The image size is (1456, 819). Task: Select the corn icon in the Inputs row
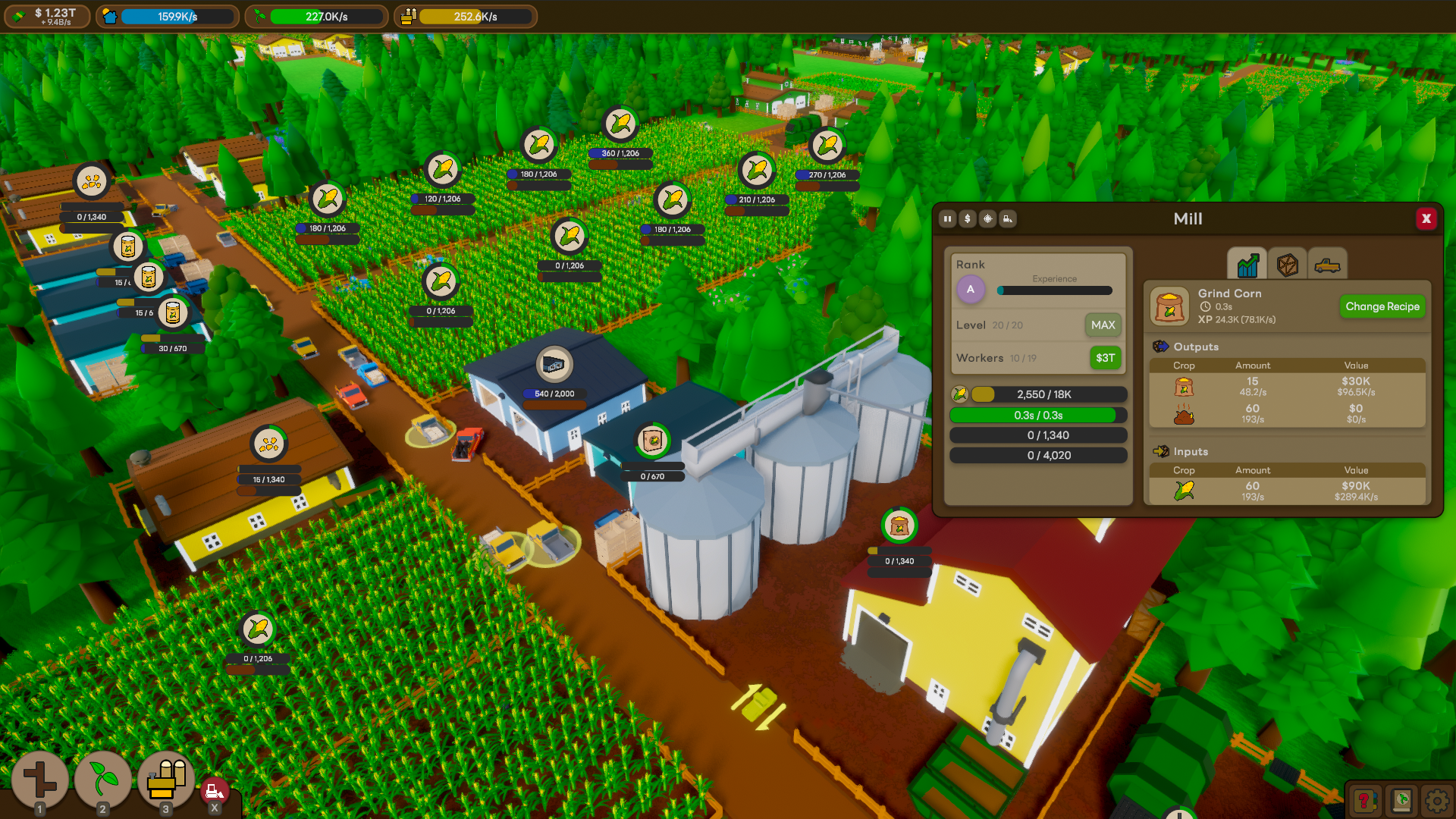(1185, 491)
